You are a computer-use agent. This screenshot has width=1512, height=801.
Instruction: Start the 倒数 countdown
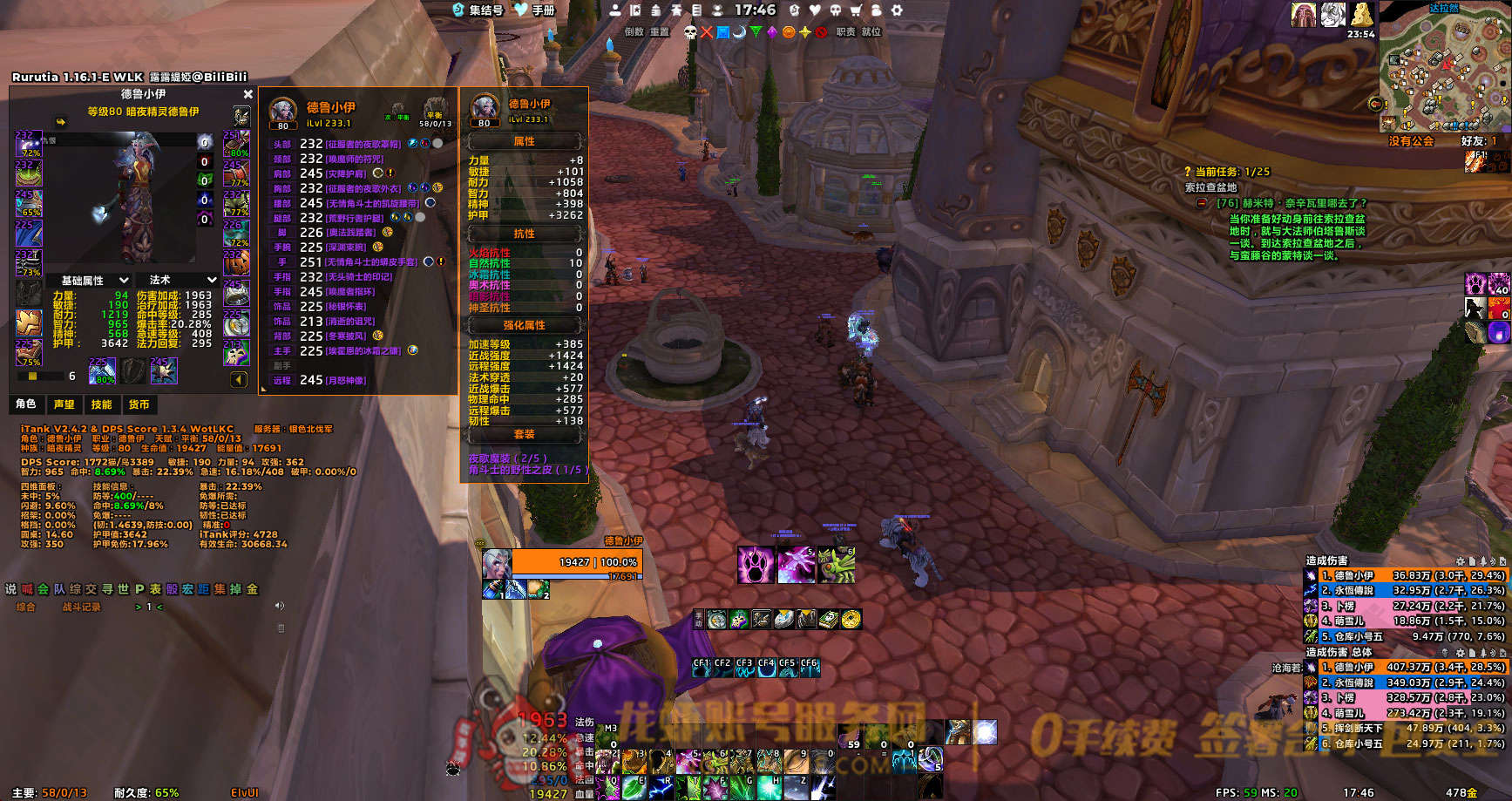[x=634, y=32]
